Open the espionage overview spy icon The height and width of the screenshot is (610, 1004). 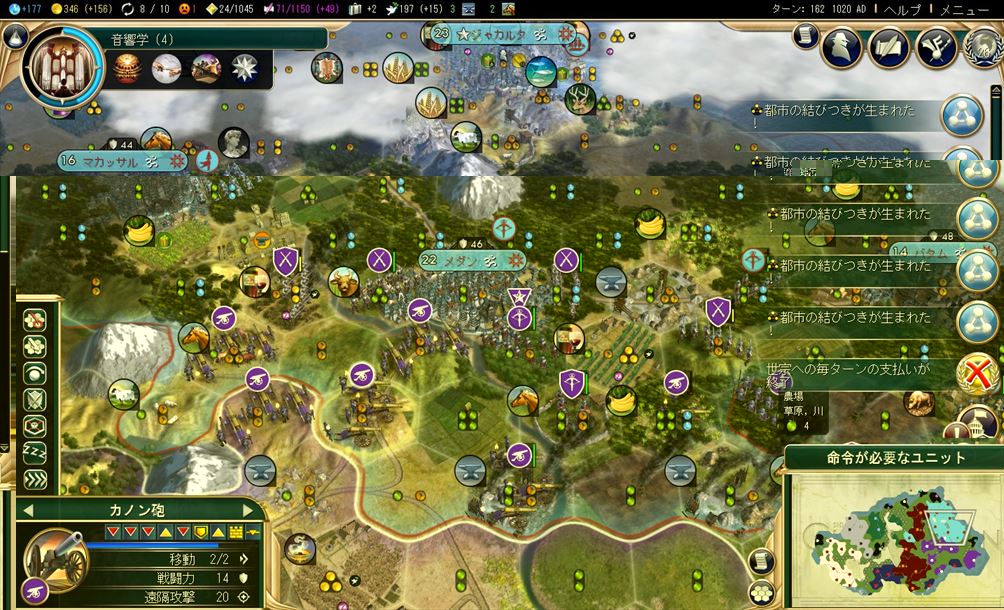(842, 46)
